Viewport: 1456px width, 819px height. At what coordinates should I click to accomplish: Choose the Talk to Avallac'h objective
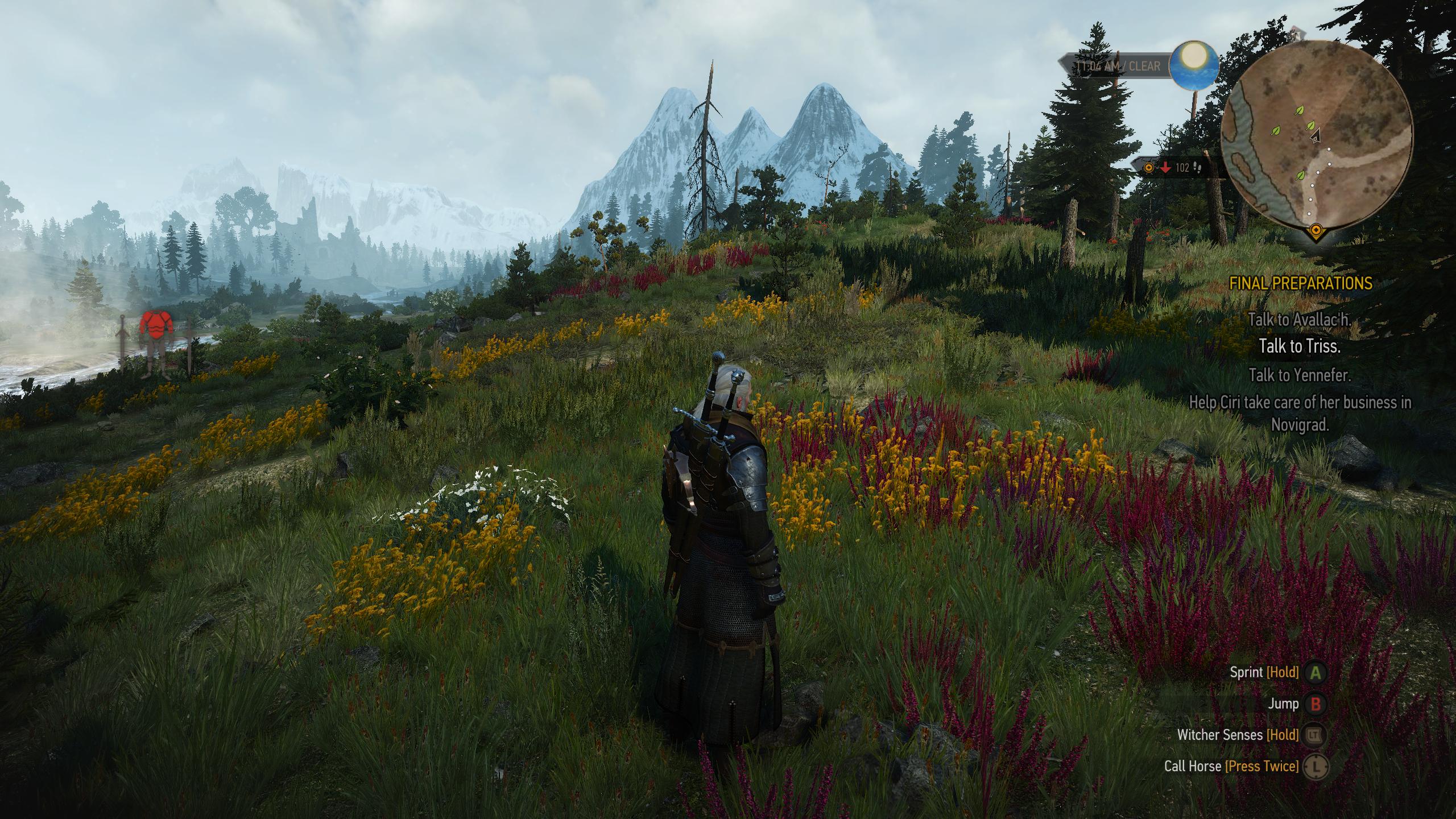point(1300,320)
